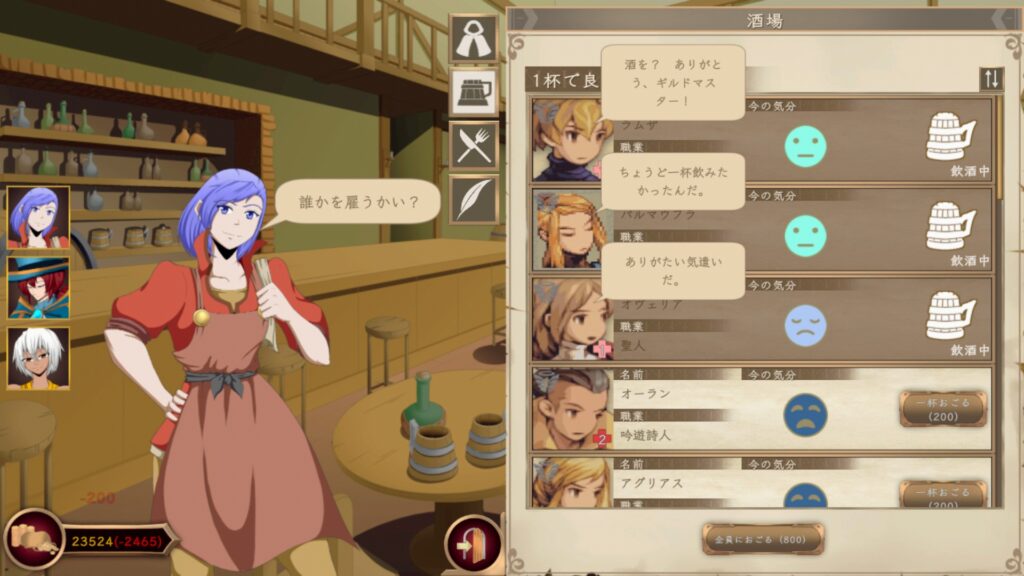Open the fork and knife meal tab

point(473,144)
